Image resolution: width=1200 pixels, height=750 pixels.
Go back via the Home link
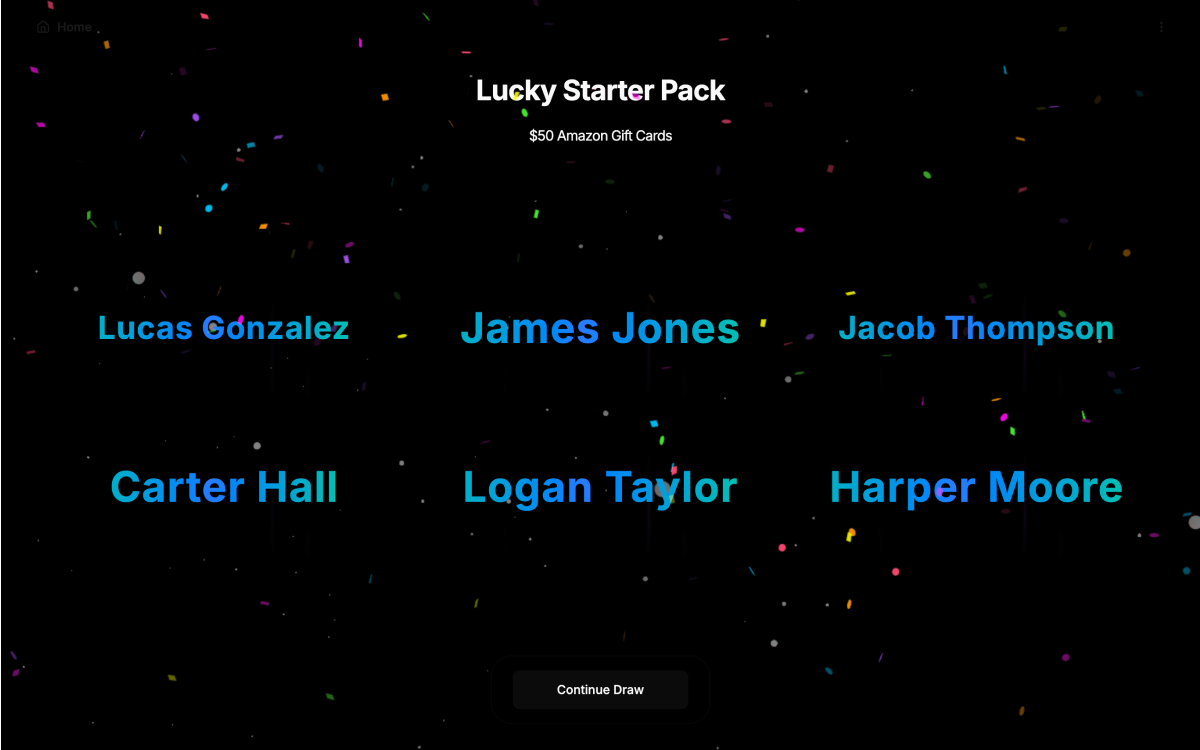click(65, 27)
